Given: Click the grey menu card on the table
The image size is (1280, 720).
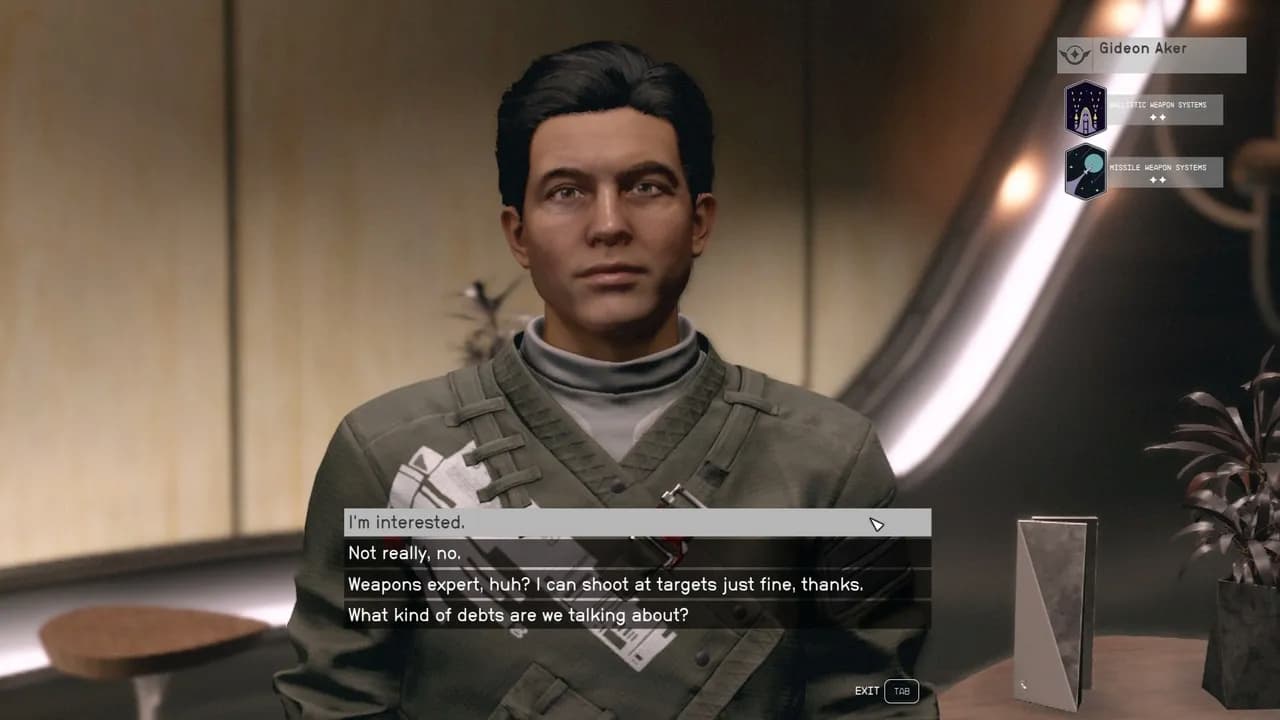Looking at the screenshot, I should (1051, 598).
